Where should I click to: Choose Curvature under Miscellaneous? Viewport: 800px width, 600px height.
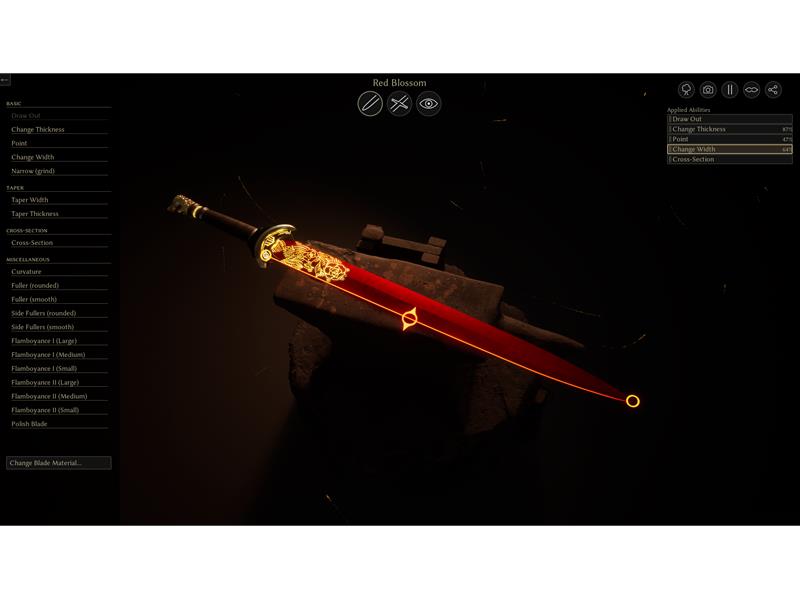click(26, 272)
